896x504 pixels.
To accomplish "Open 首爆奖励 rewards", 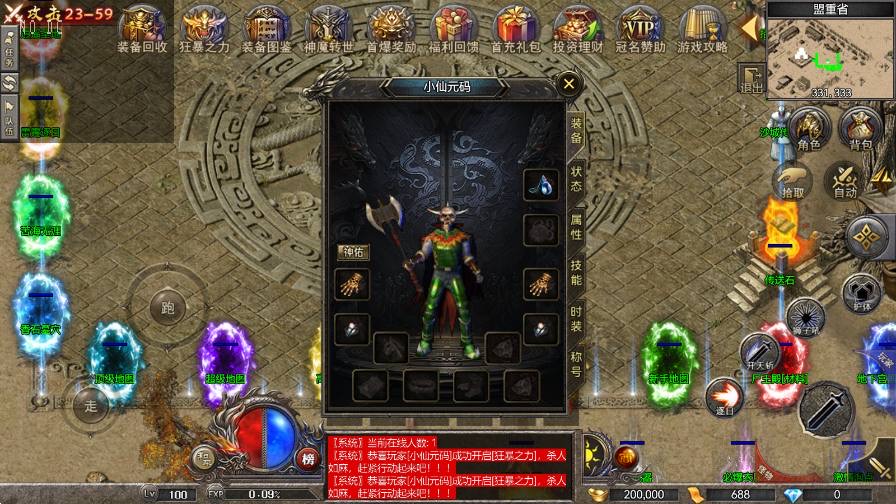I will click(390, 28).
